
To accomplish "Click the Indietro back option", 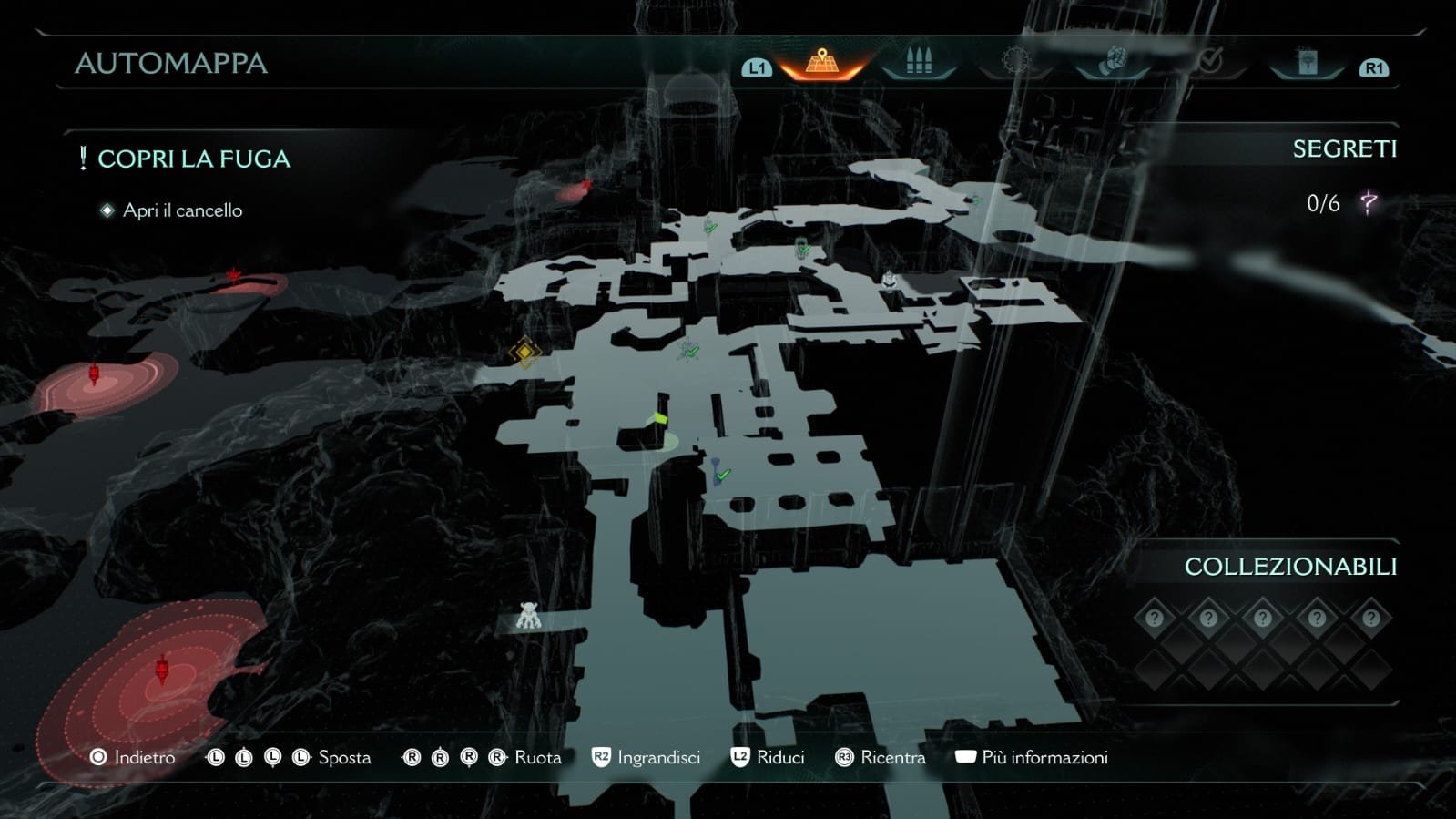I will (x=133, y=757).
